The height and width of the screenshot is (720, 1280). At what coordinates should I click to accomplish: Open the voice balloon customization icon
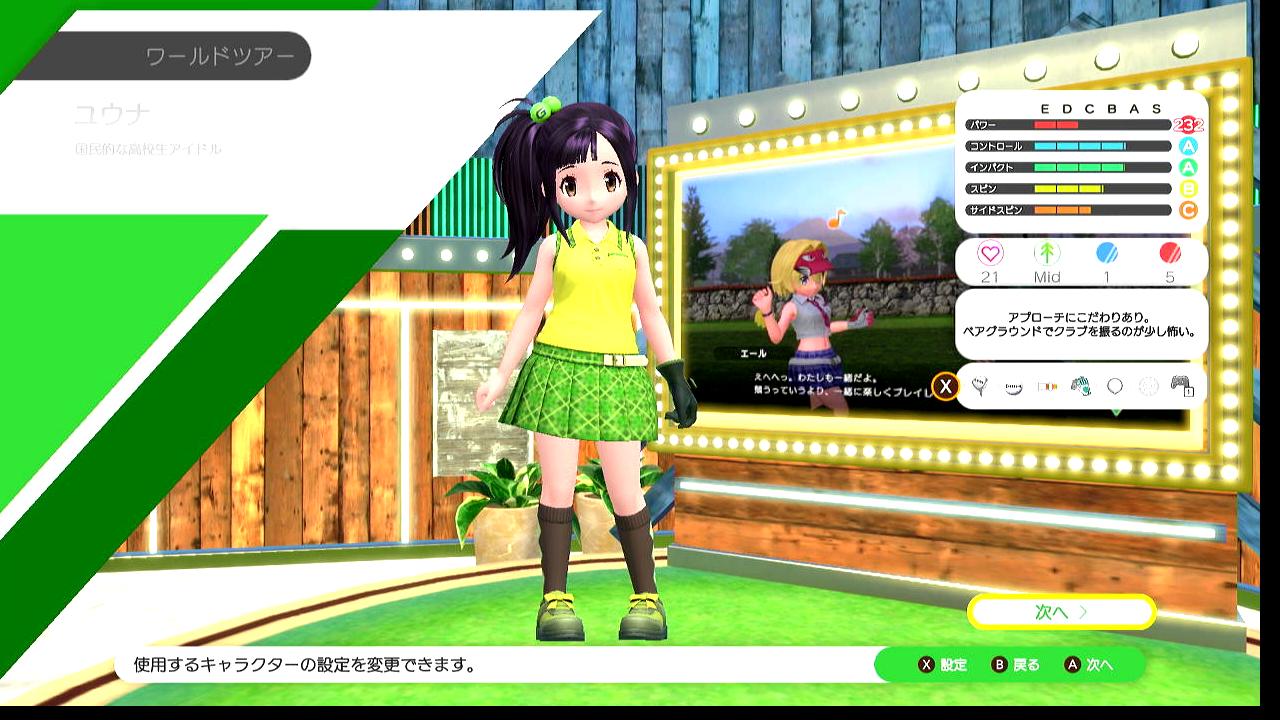(979, 386)
